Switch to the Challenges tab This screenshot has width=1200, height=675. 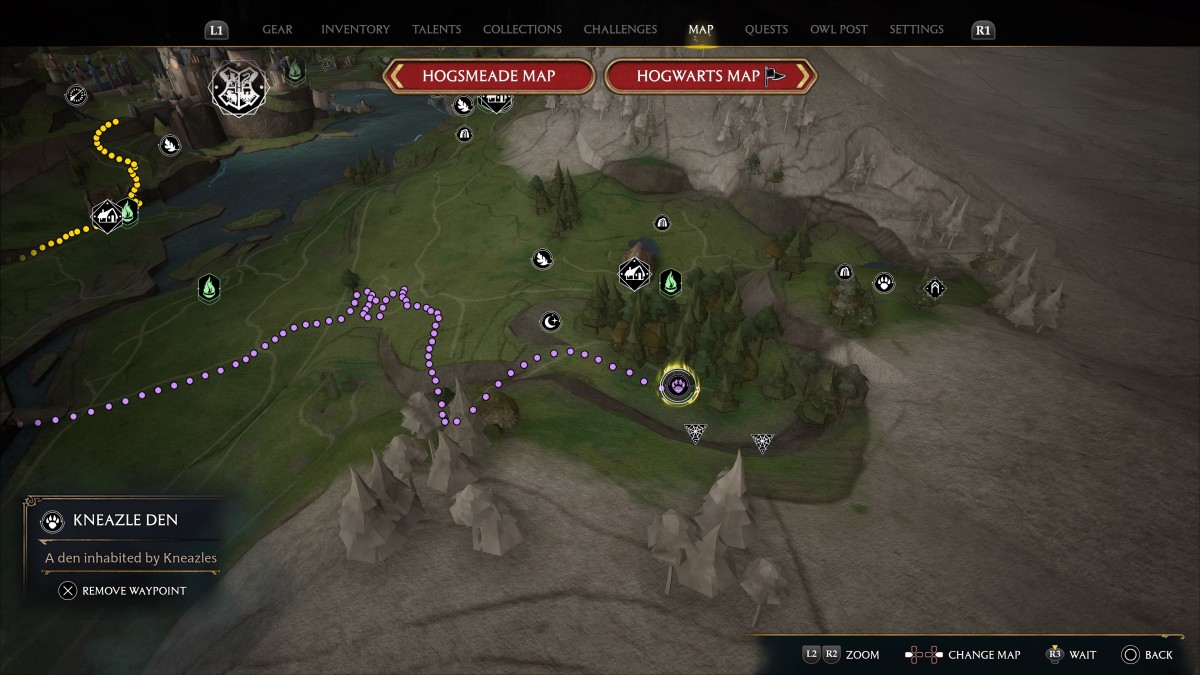click(x=620, y=30)
